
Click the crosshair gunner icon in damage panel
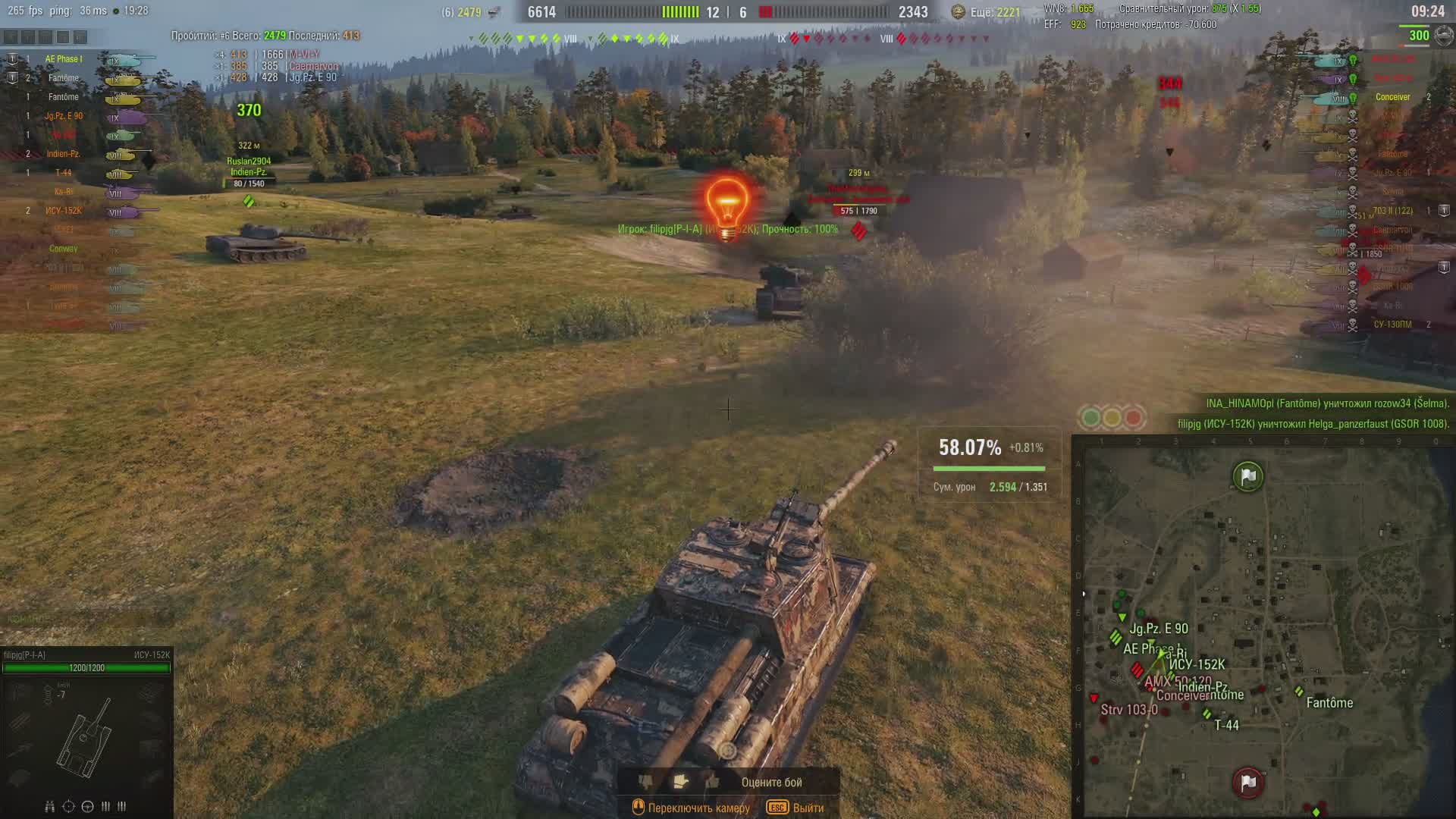(x=68, y=806)
